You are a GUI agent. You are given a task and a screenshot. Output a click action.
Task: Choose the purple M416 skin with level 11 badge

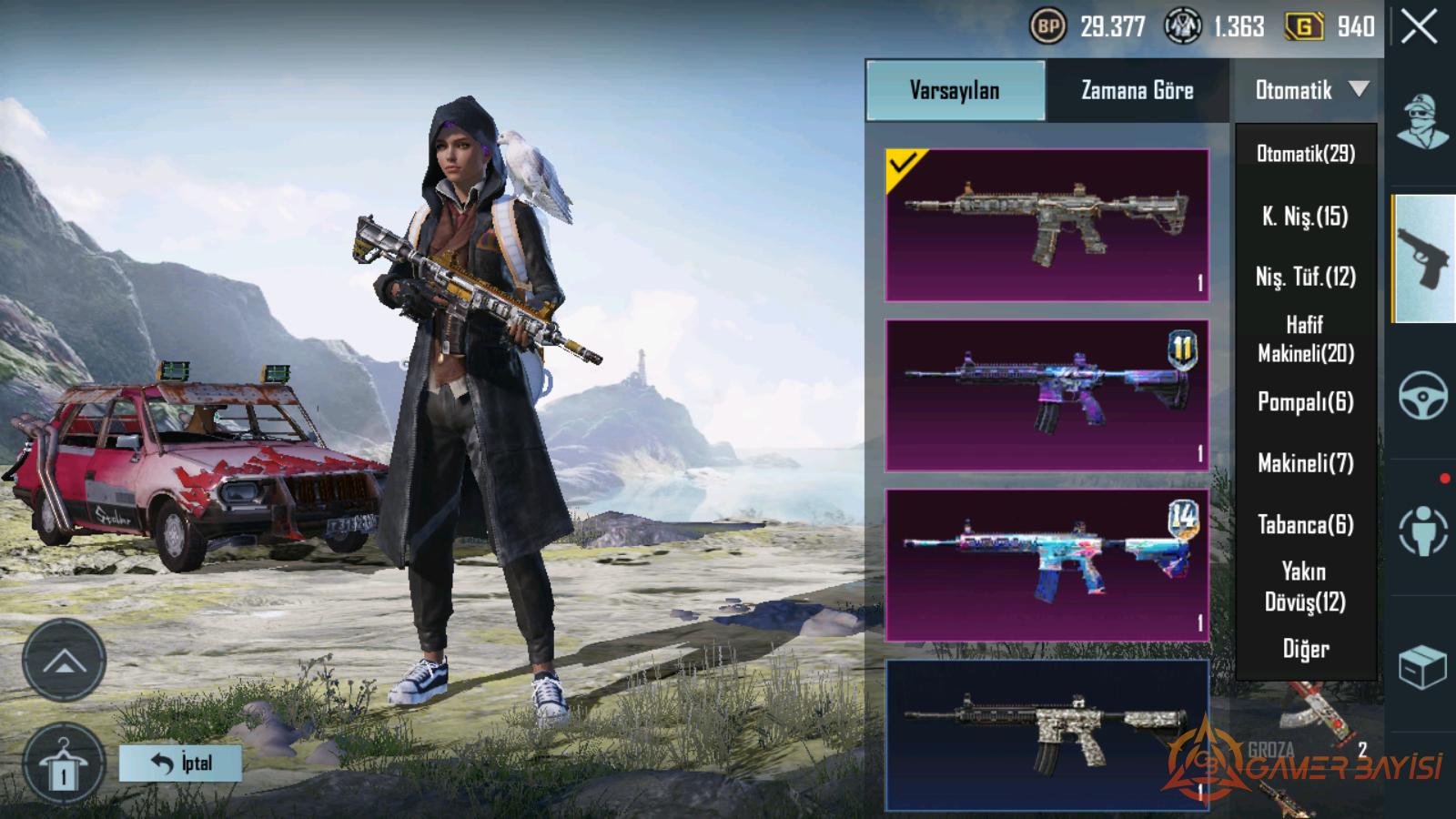[x=1046, y=395]
